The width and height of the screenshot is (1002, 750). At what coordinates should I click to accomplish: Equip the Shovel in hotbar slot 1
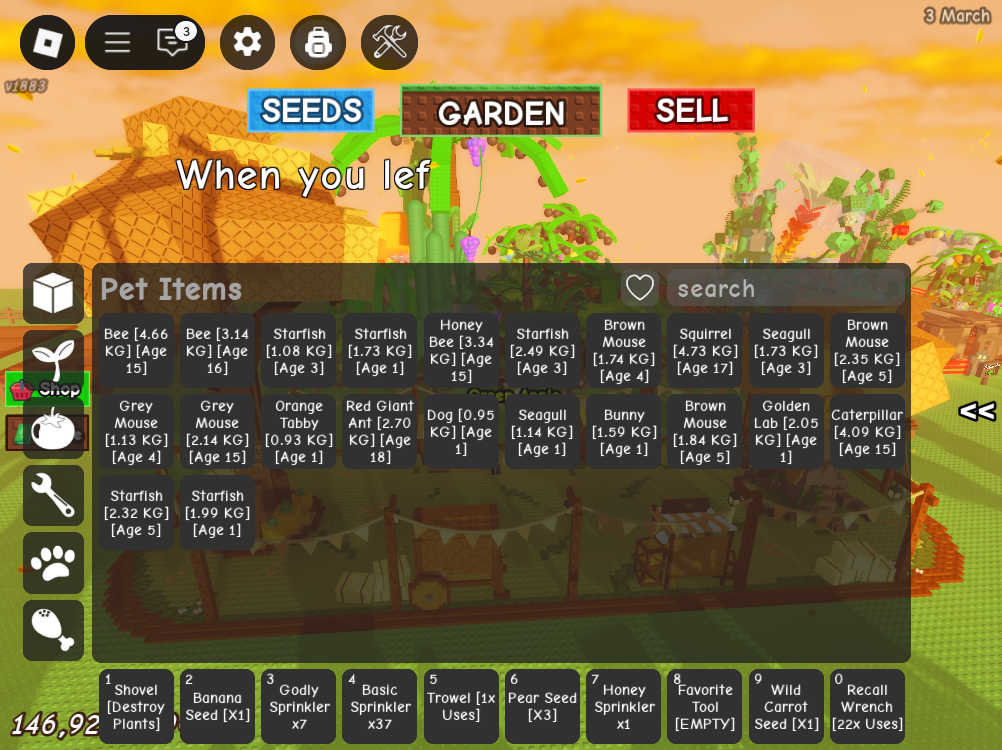[136, 707]
